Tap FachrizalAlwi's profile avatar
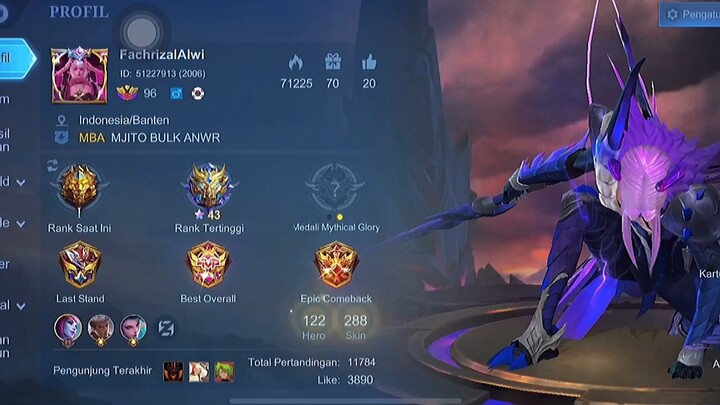 pyautogui.click(x=80, y=75)
